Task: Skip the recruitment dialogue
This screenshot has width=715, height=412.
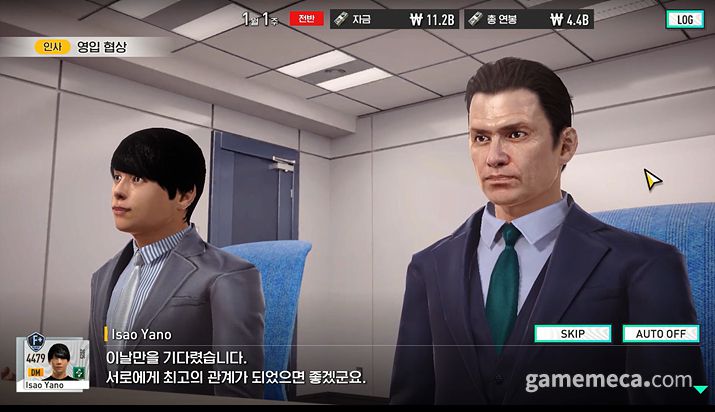Action: click(572, 334)
